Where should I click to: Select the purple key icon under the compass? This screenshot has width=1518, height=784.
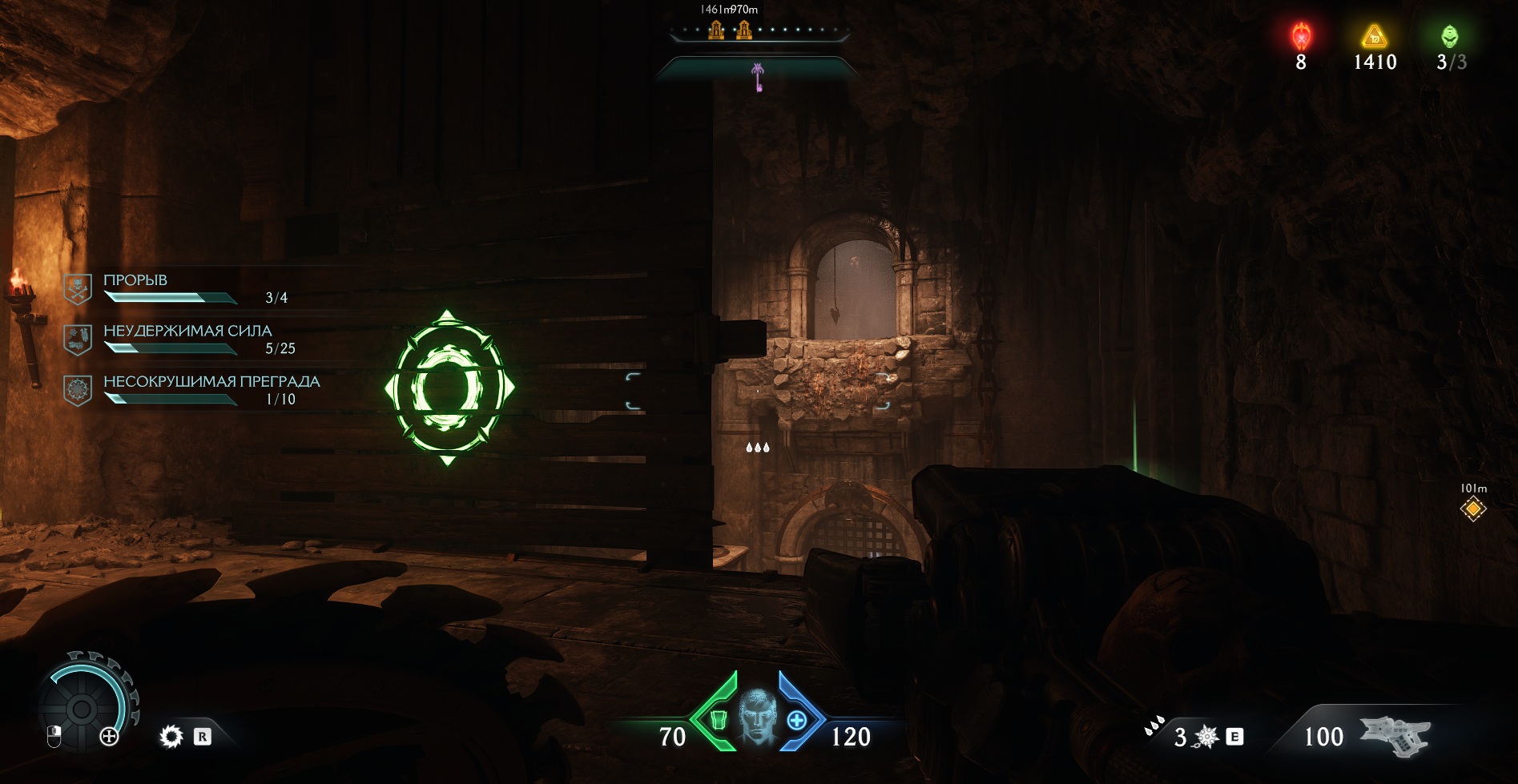(757, 77)
